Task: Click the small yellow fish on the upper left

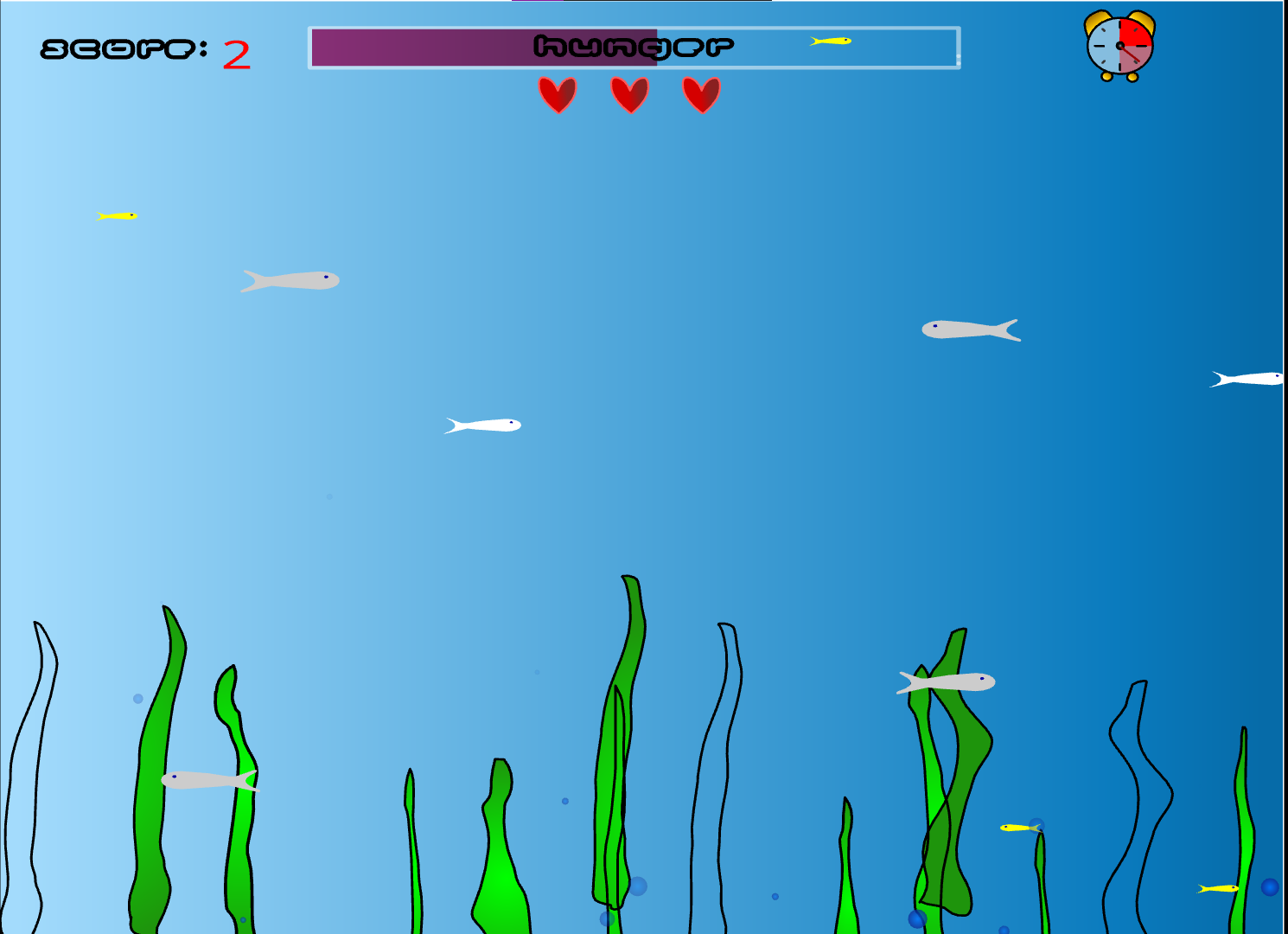Action: click(117, 214)
